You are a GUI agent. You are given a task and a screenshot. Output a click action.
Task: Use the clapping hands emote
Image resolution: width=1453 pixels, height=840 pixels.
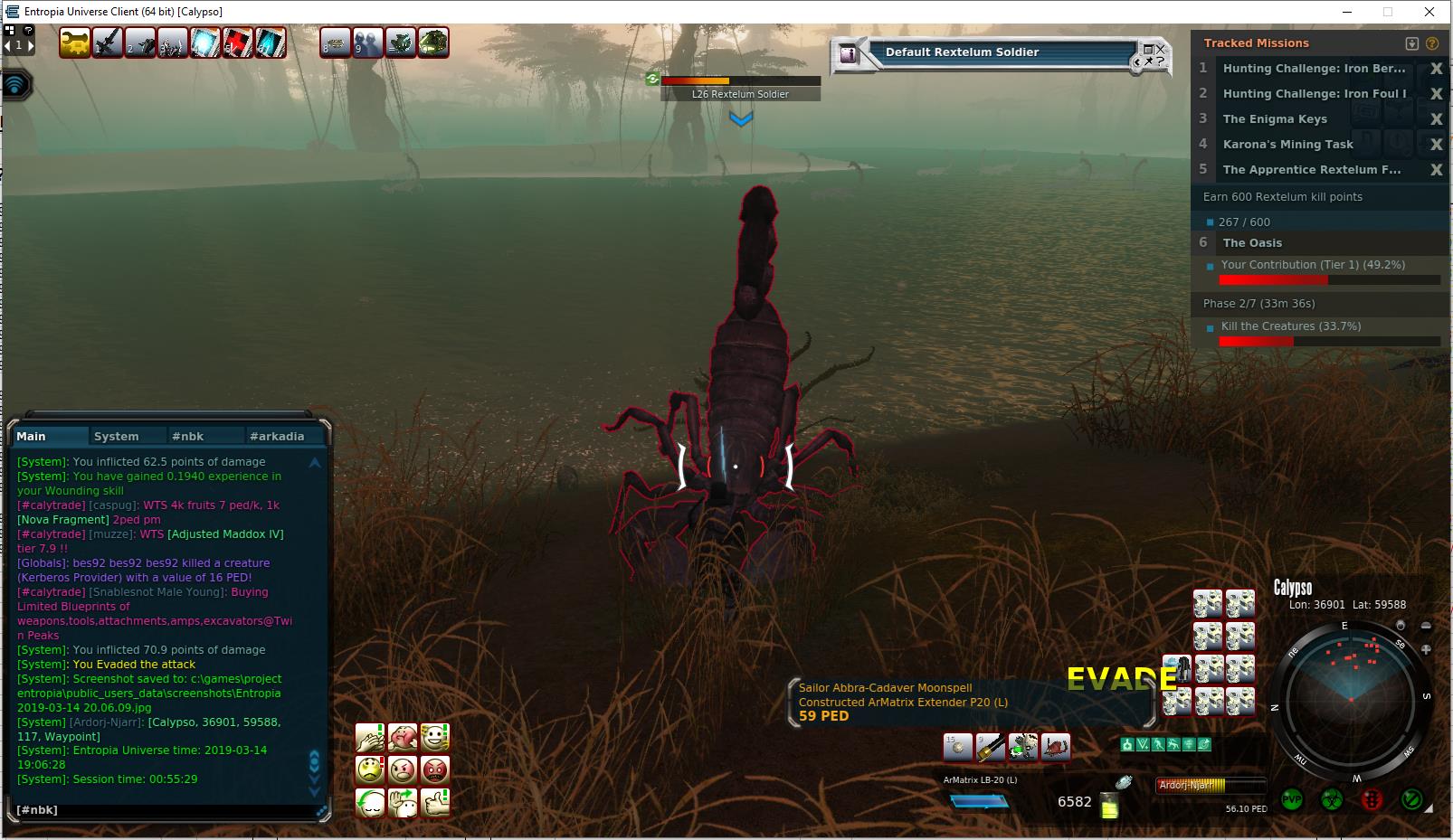(x=370, y=737)
